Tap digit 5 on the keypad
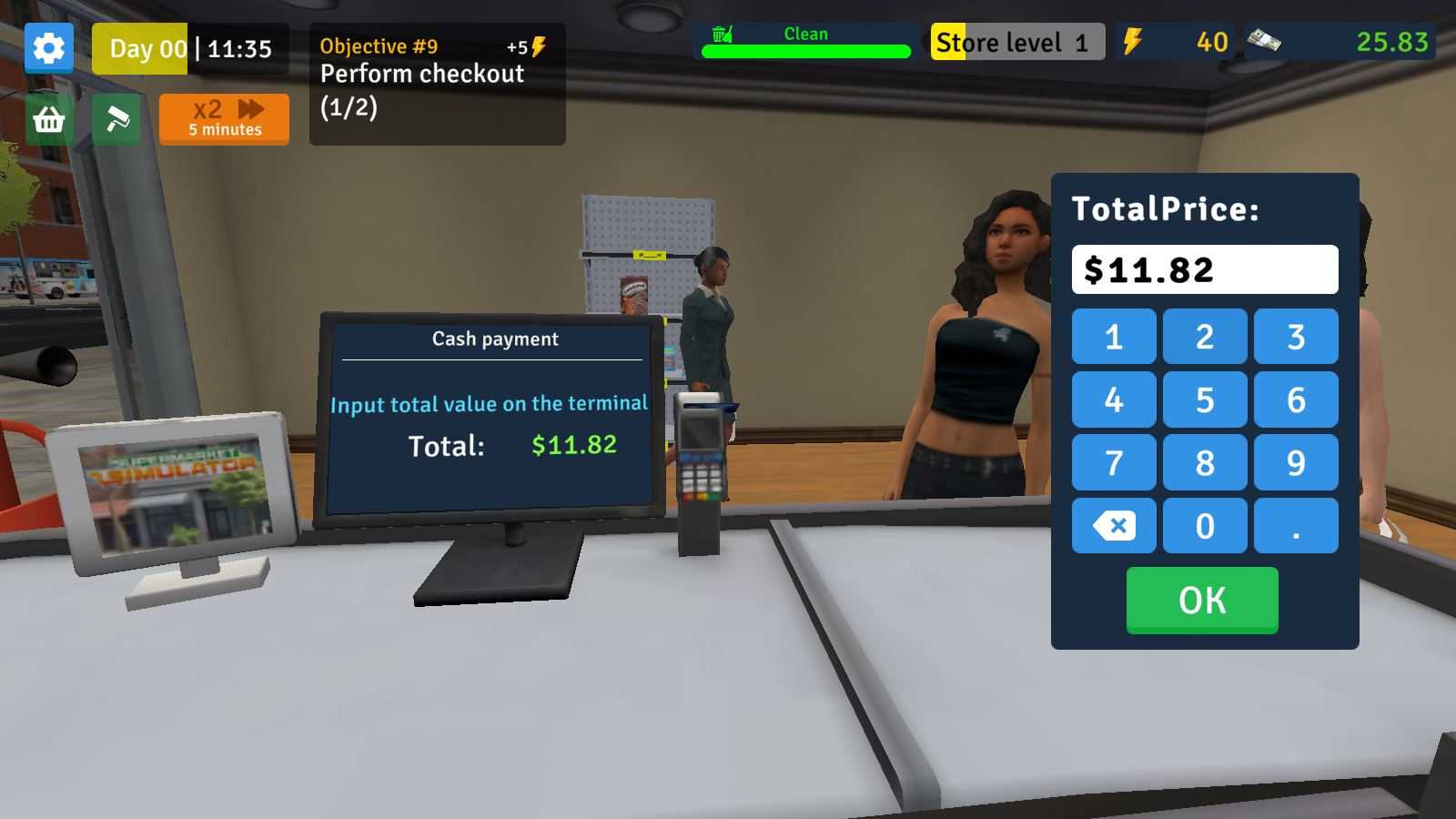Image resolution: width=1456 pixels, height=819 pixels. click(1205, 399)
